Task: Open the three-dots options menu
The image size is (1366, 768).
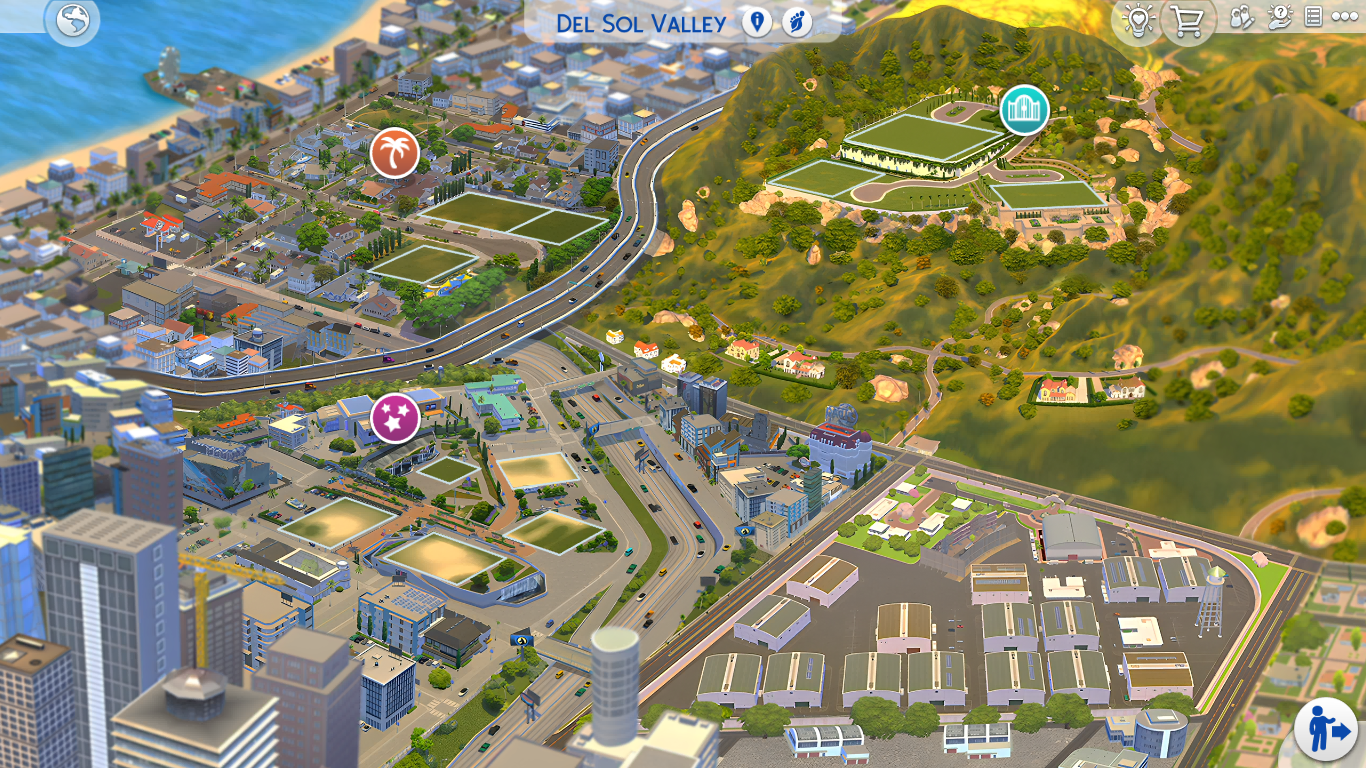Action: (x=1345, y=17)
